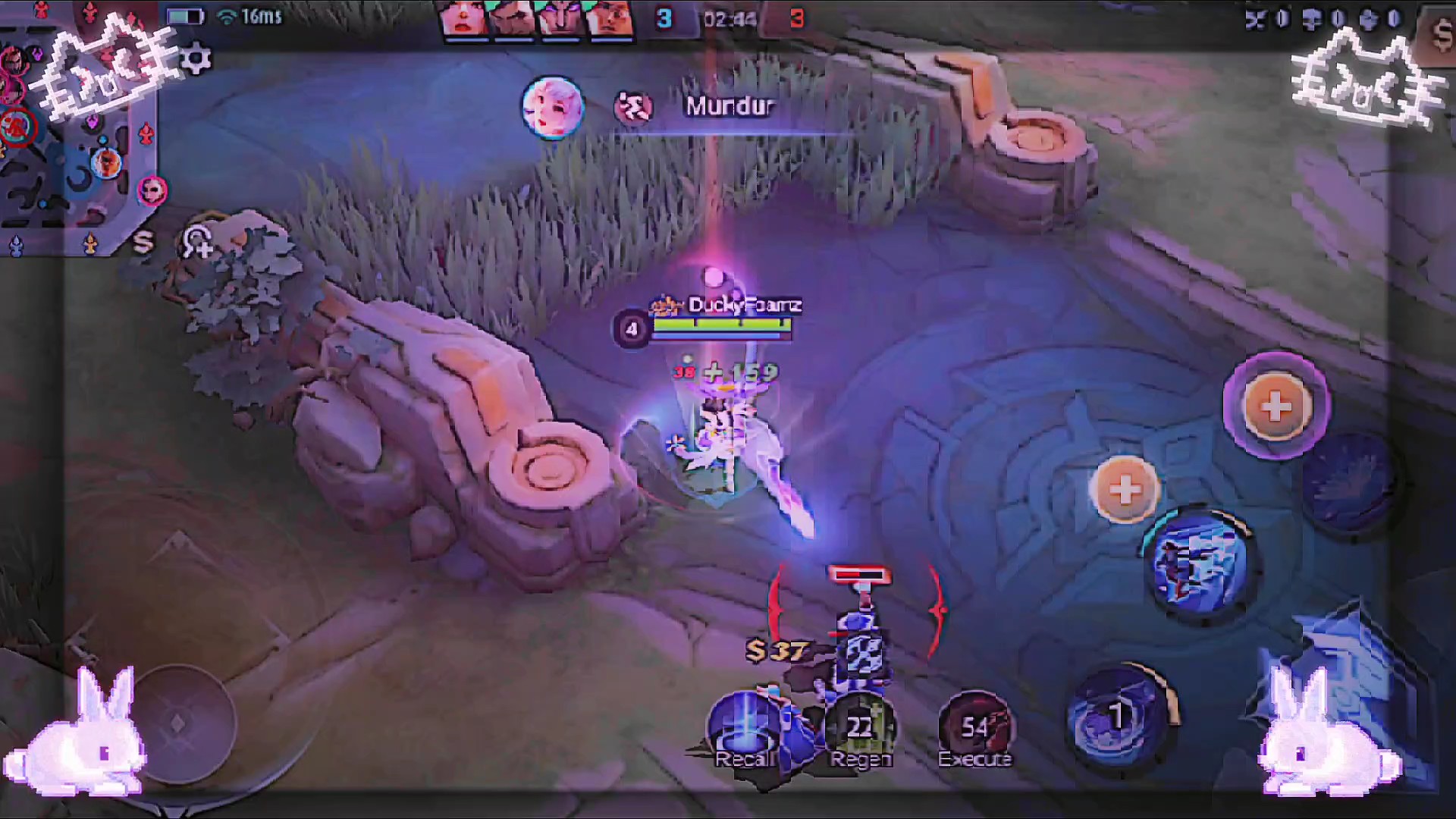Use the Regen spell
Screen dimensions: 1456x819
coord(859,730)
